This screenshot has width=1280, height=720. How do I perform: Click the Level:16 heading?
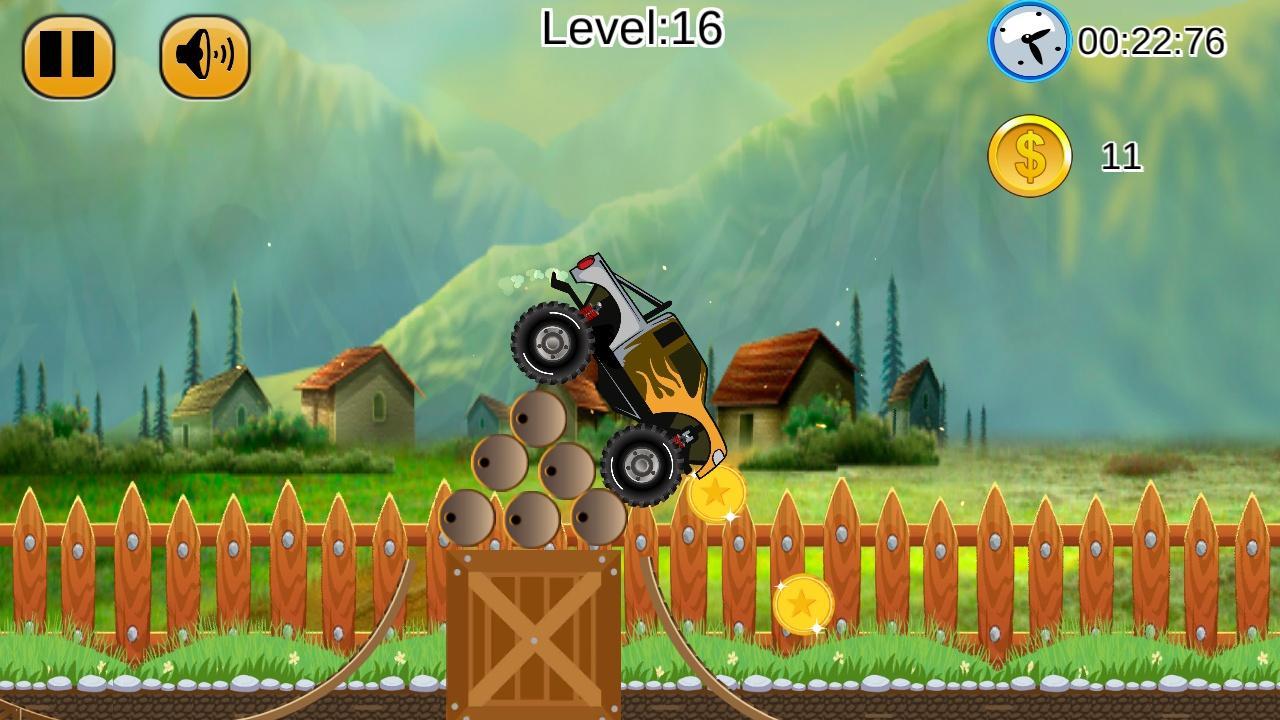coord(632,30)
